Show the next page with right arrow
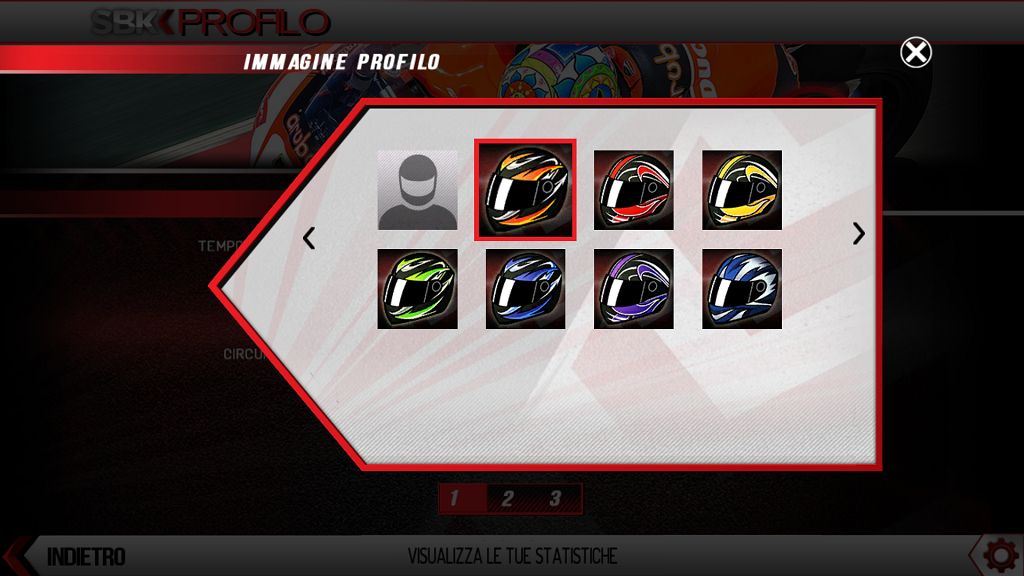 pyautogui.click(x=858, y=234)
